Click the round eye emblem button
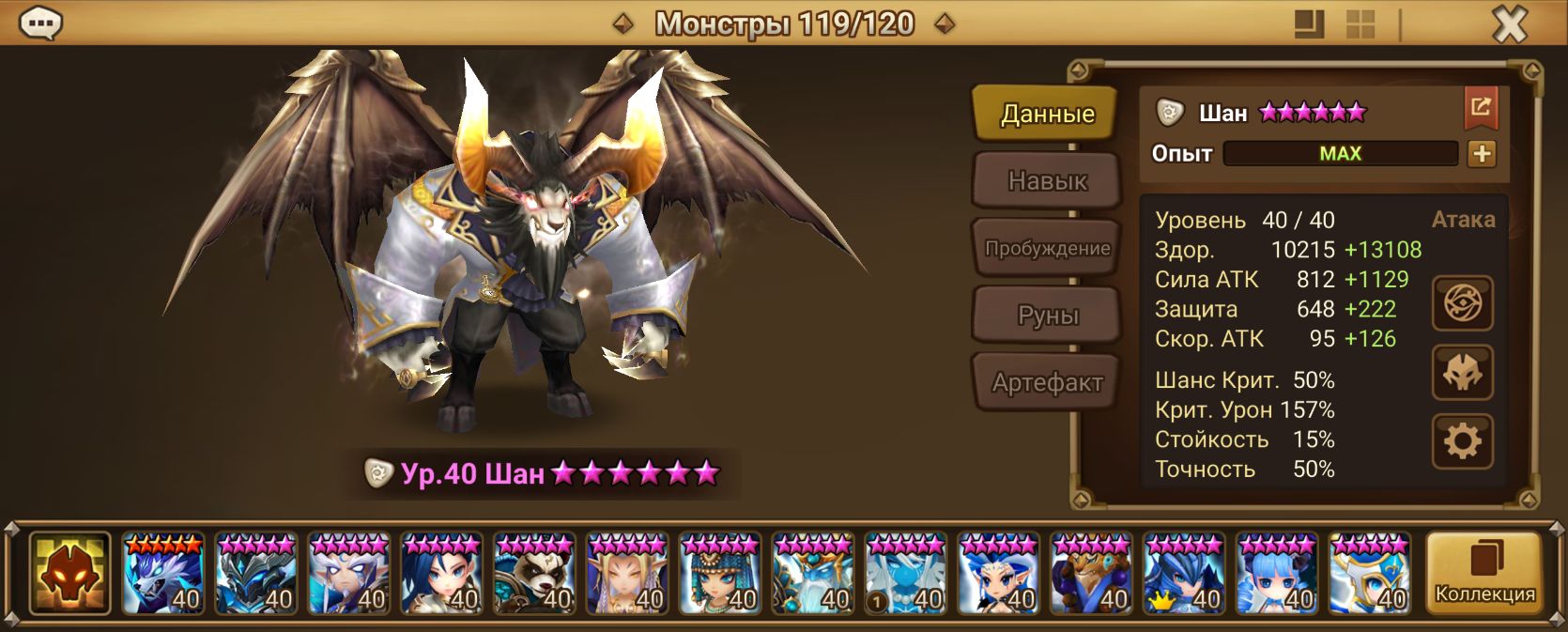This screenshot has width=1568, height=632. 1462,303
